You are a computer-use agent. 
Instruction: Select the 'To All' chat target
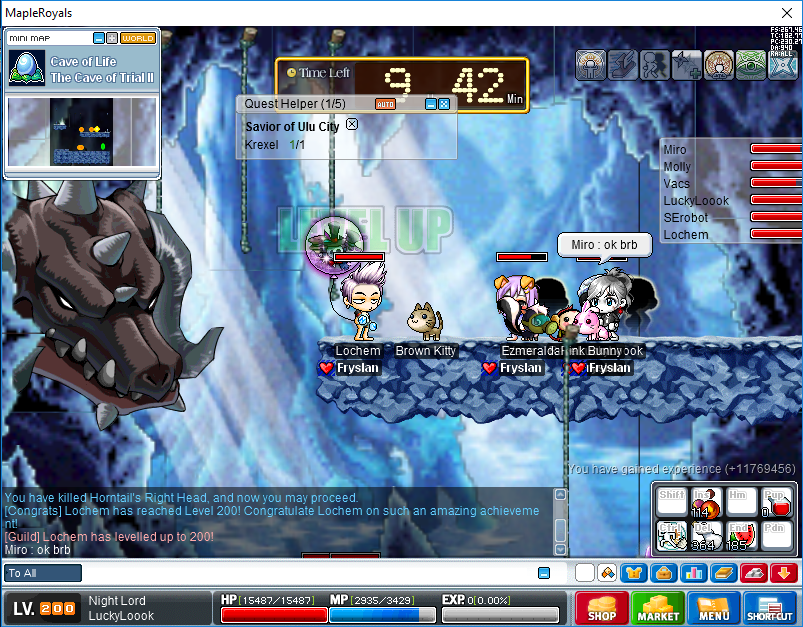point(43,573)
